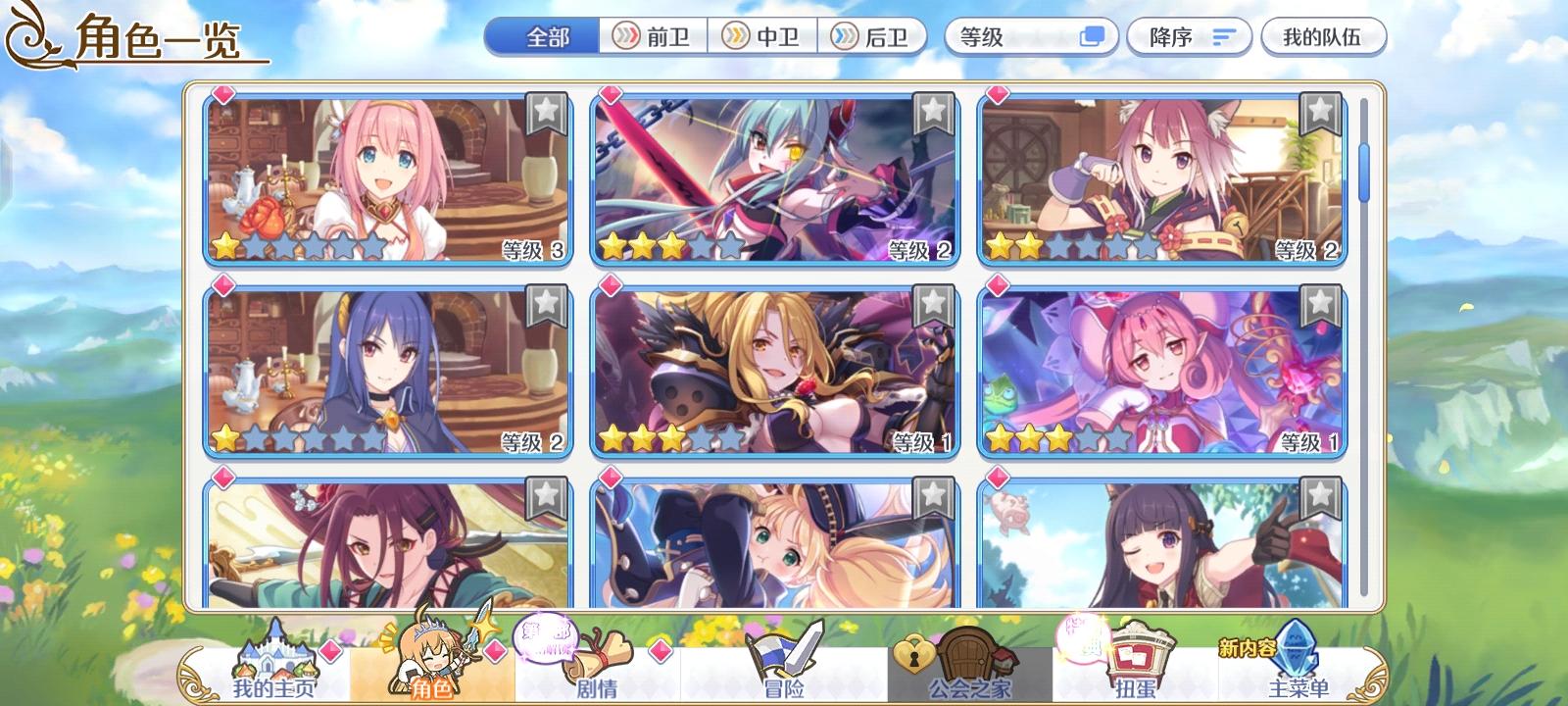Select the purple-haired character thumbnail

(382, 371)
